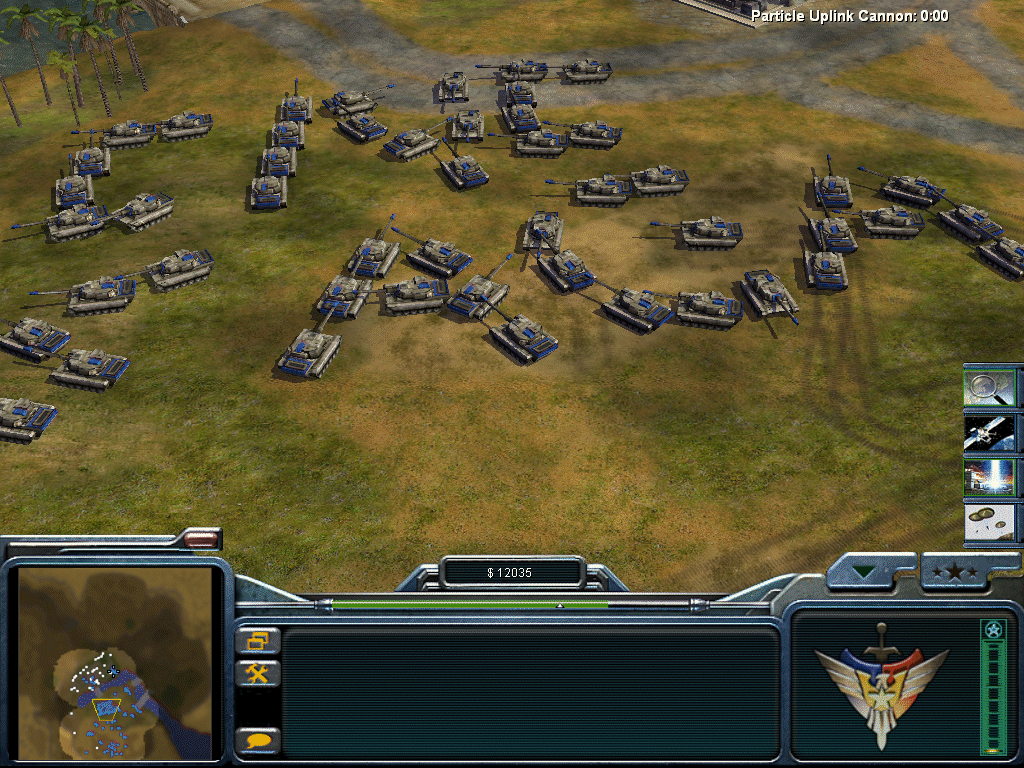The width and height of the screenshot is (1024, 768).
Task: Open the options menu with overlapping-windows button
Action: 257,641
